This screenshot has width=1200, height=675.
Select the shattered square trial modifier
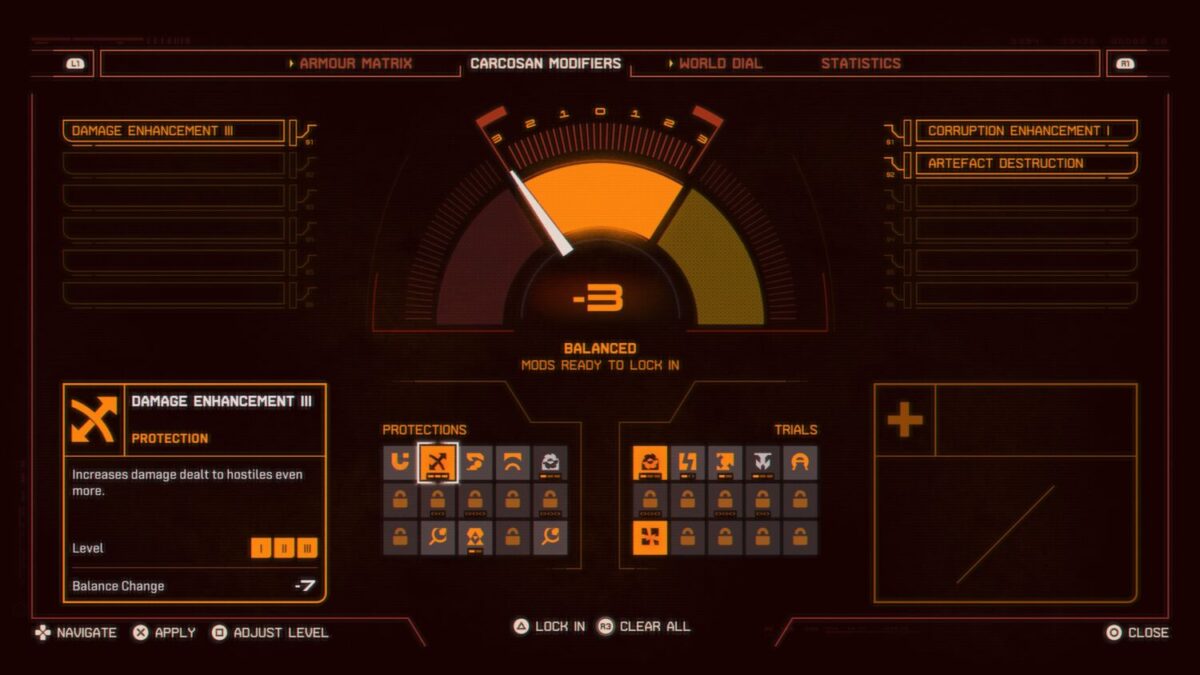650,538
